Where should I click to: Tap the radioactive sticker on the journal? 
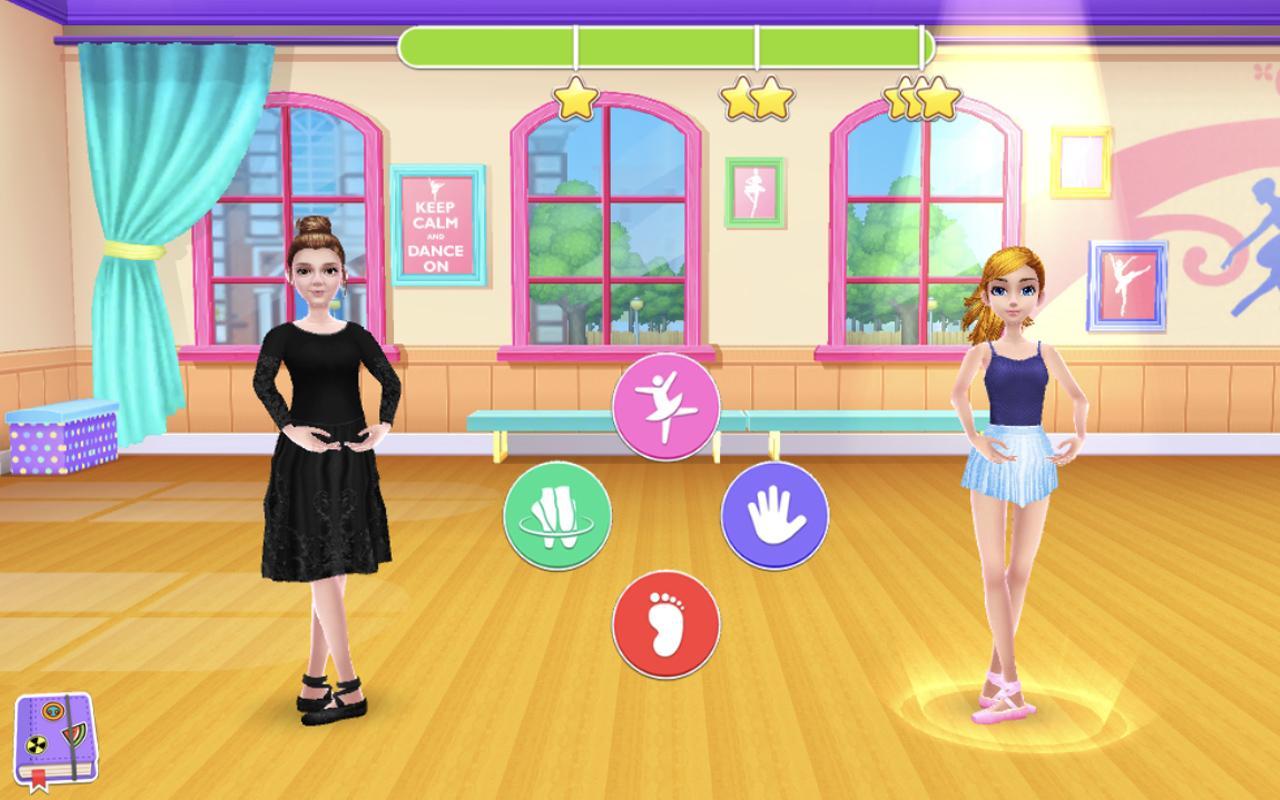click(36, 746)
